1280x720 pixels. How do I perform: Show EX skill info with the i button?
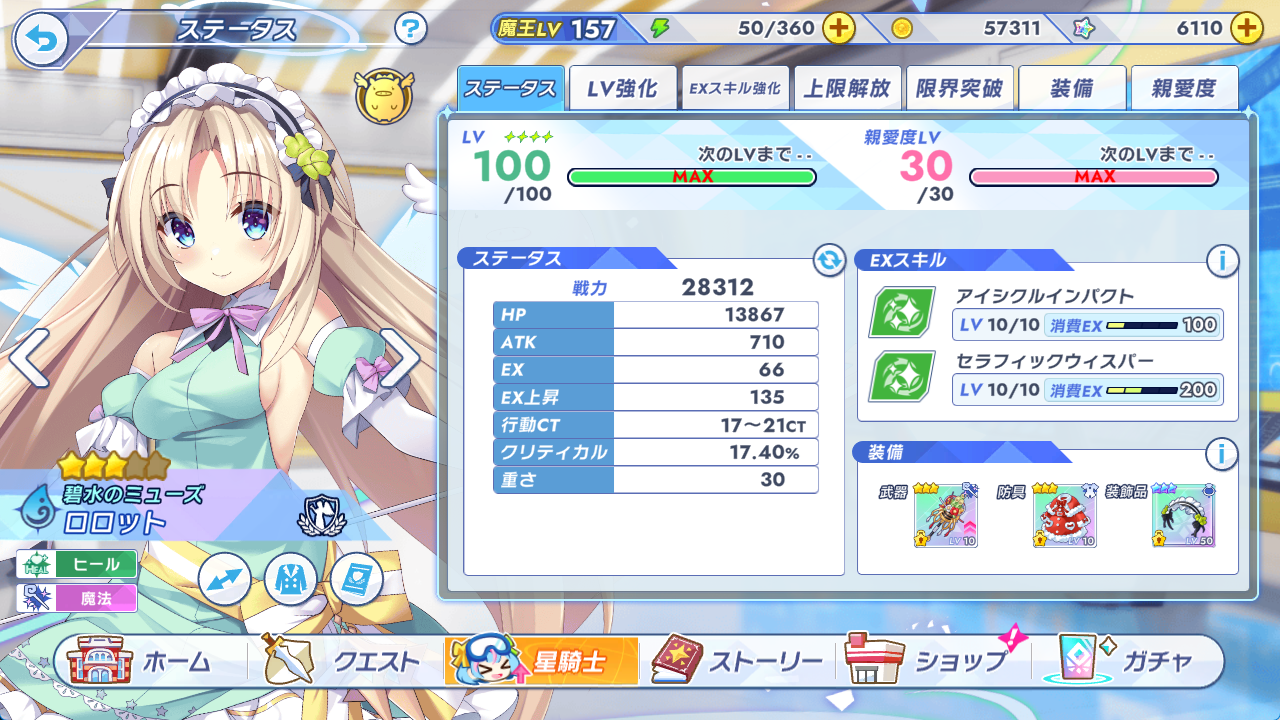pyautogui.click(x=1221, y=261)
